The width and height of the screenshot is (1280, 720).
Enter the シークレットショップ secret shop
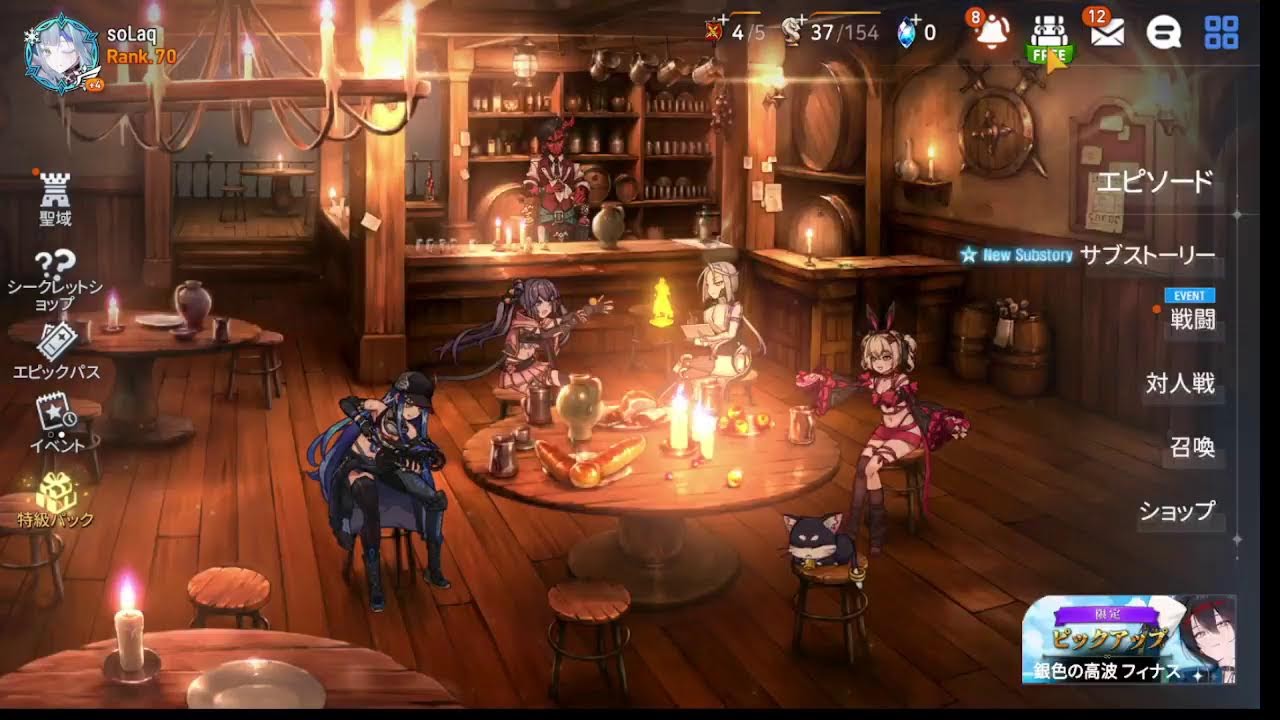(56, 280)
